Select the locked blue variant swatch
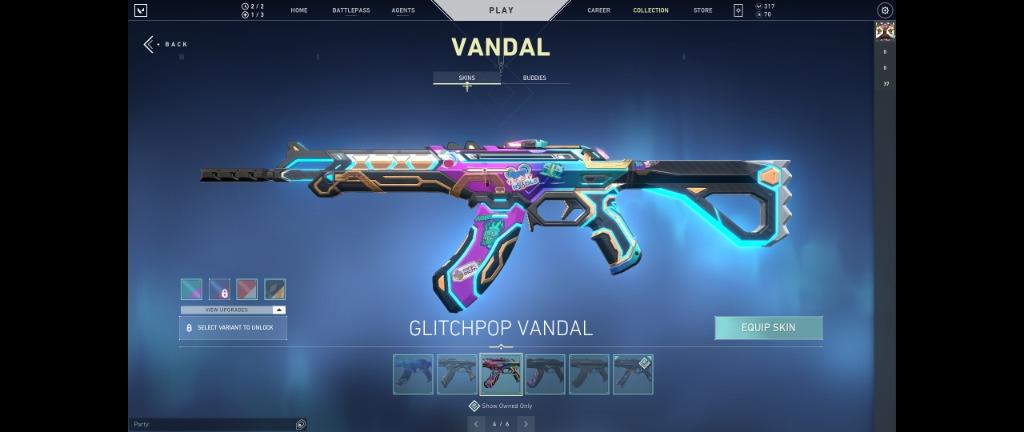1024x432 pixels. point(219,289)
